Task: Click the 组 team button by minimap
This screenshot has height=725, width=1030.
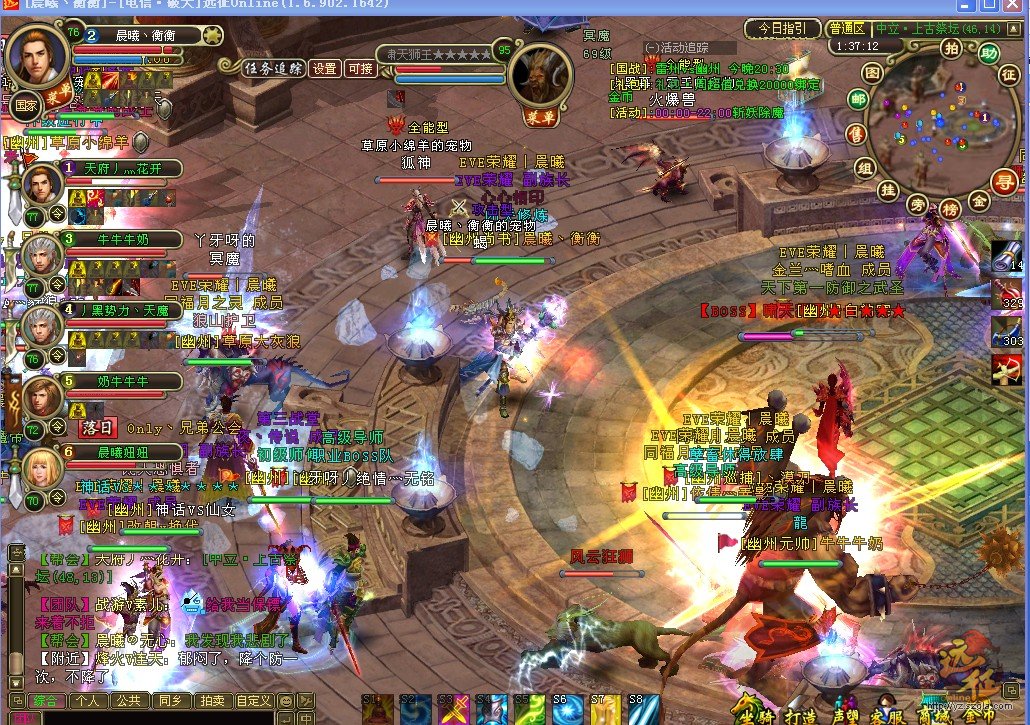Action: pyautogui.click(x=864, y=166)
